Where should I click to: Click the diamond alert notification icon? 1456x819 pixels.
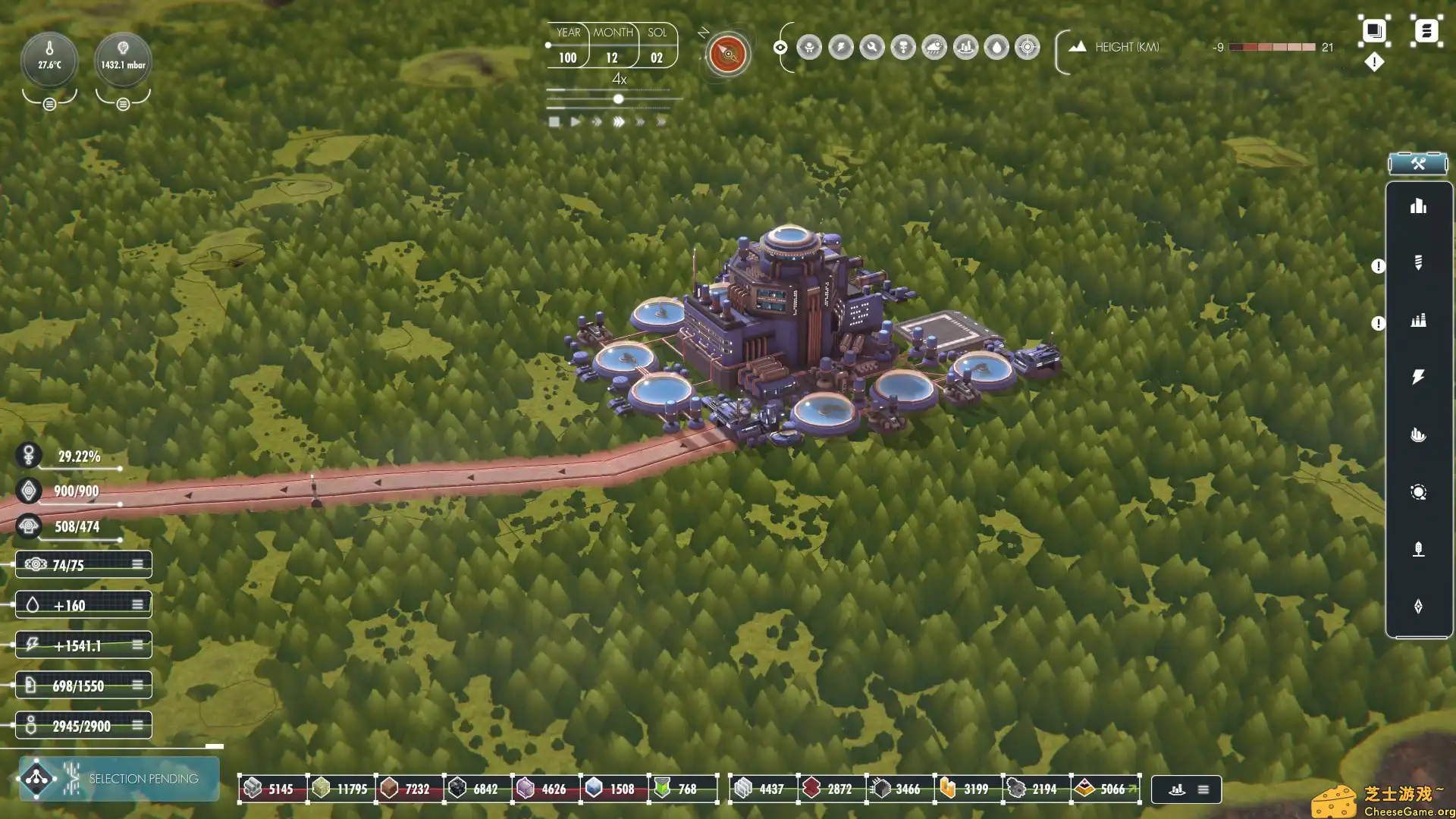tap(1374, 62)
